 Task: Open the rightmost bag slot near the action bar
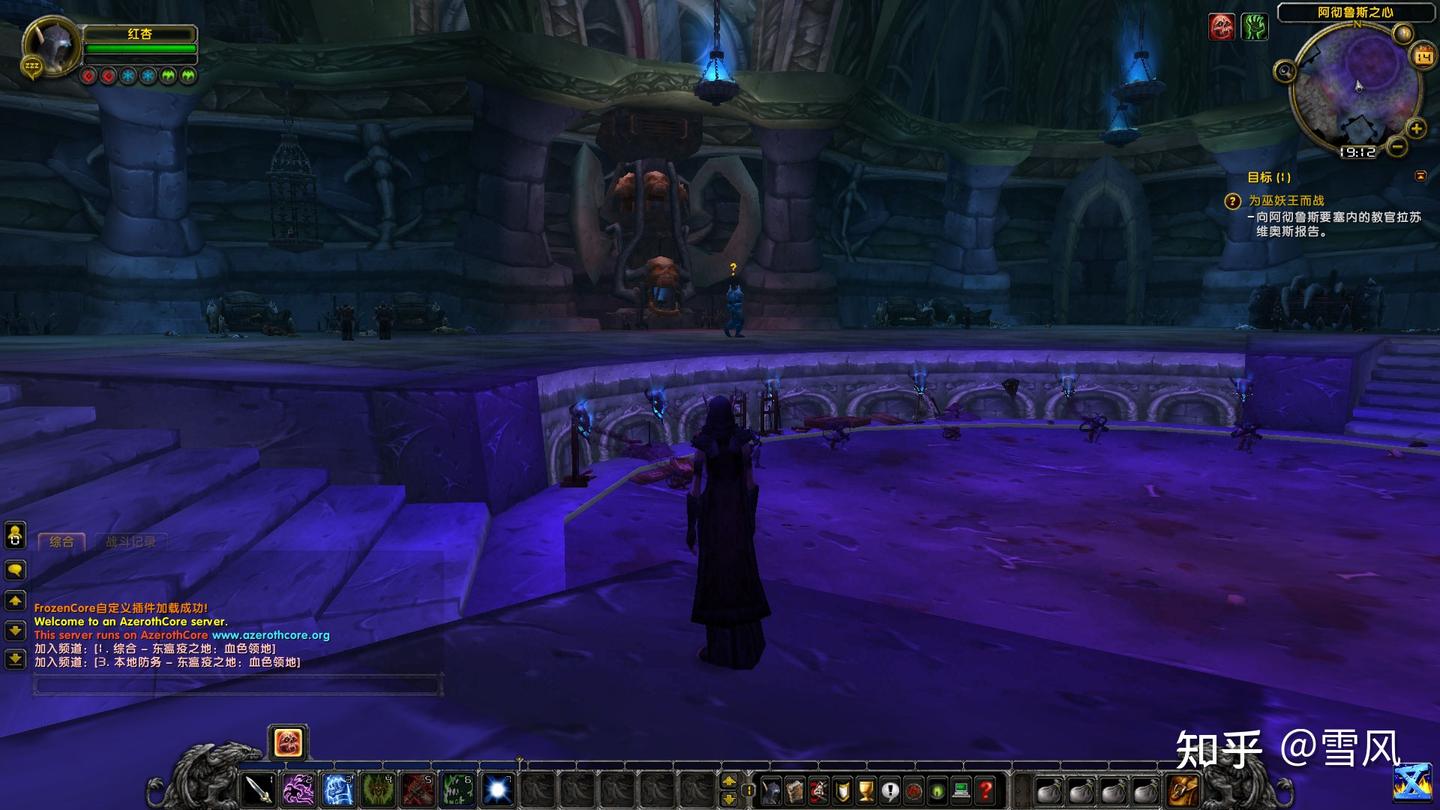click(x=1181, y=791)
